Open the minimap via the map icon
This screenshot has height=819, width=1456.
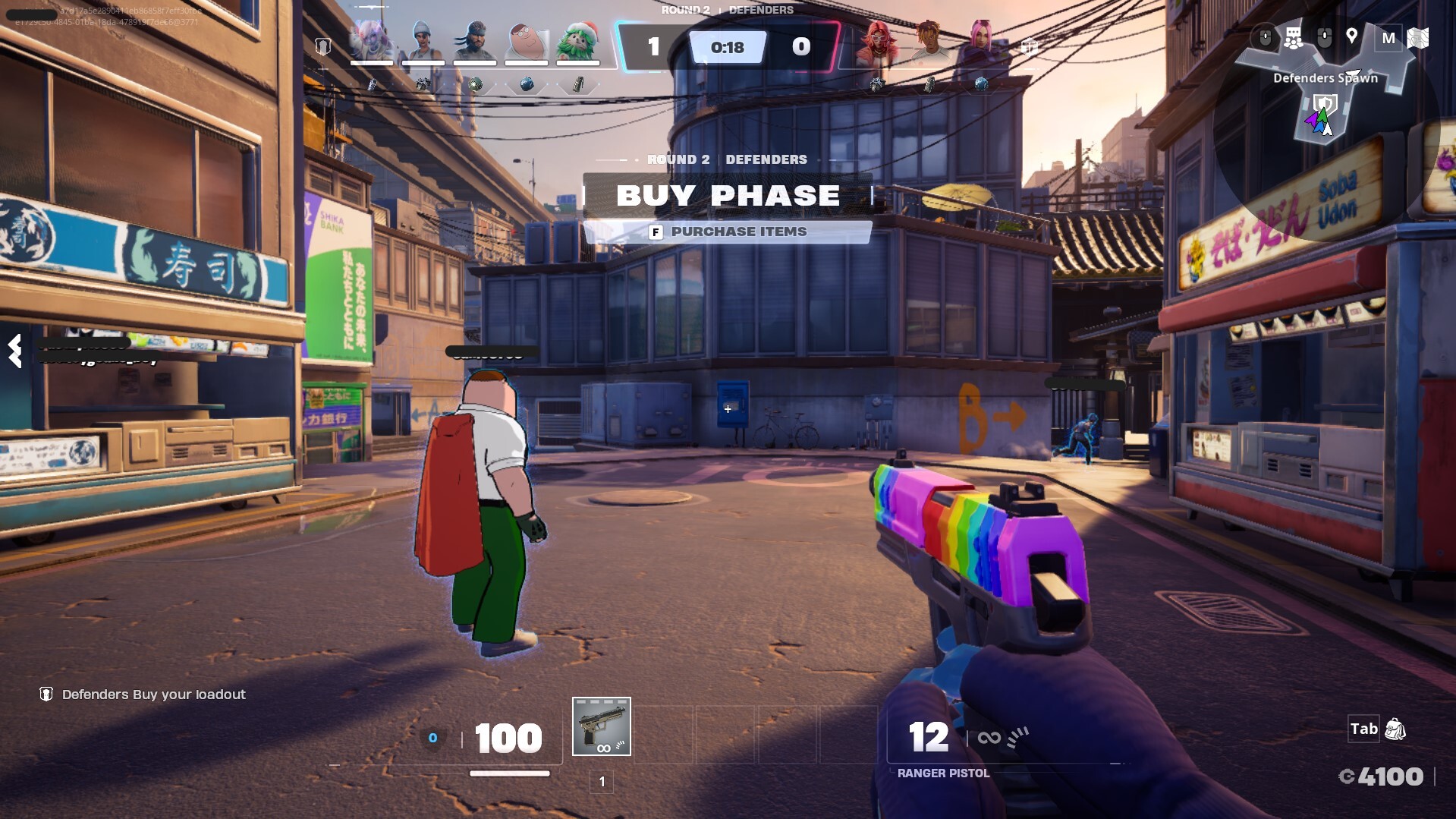click(x=1418, y=36)
